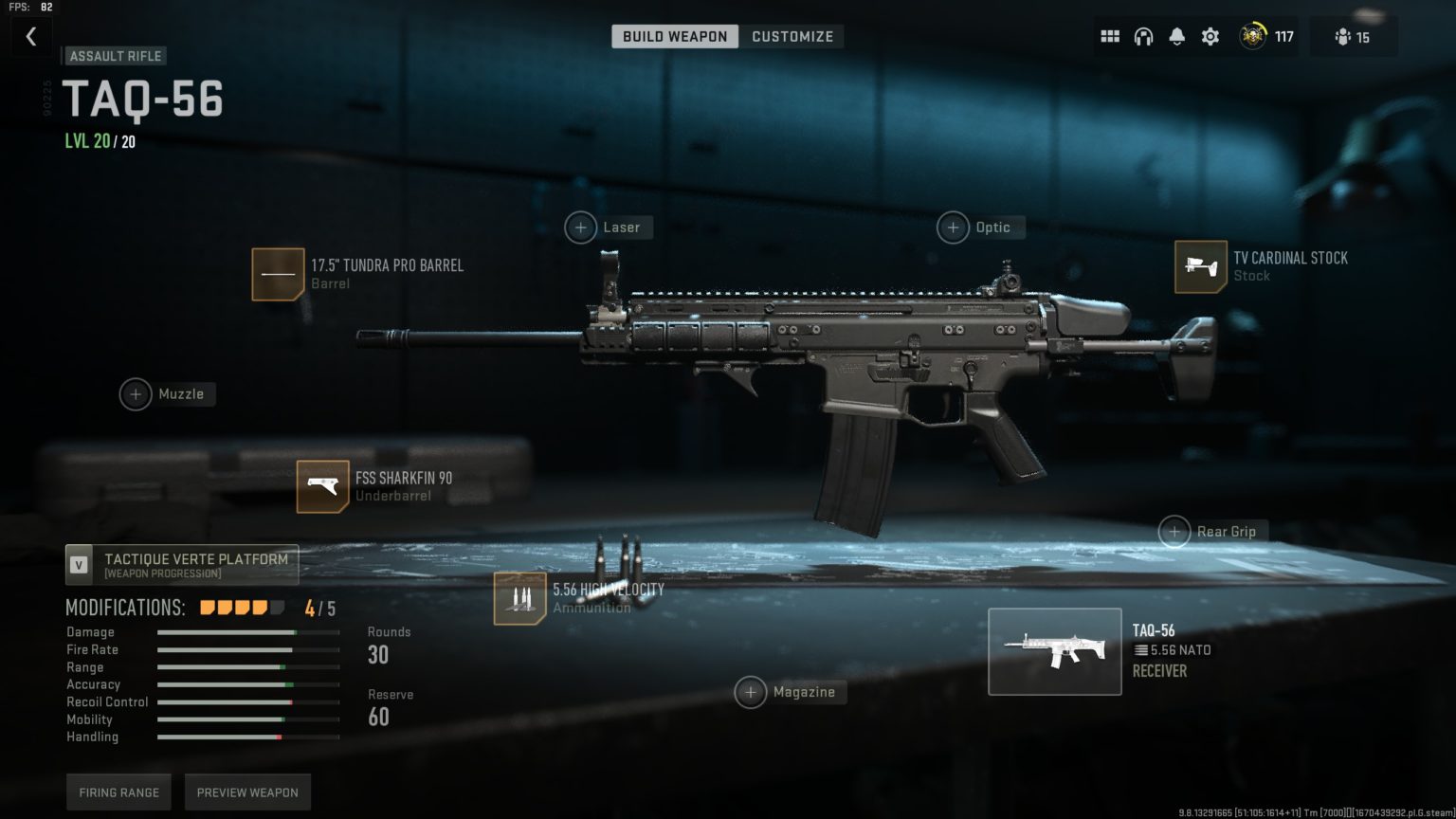
Task: Click the audio headset icon
Action: (x=1143, y=35)
